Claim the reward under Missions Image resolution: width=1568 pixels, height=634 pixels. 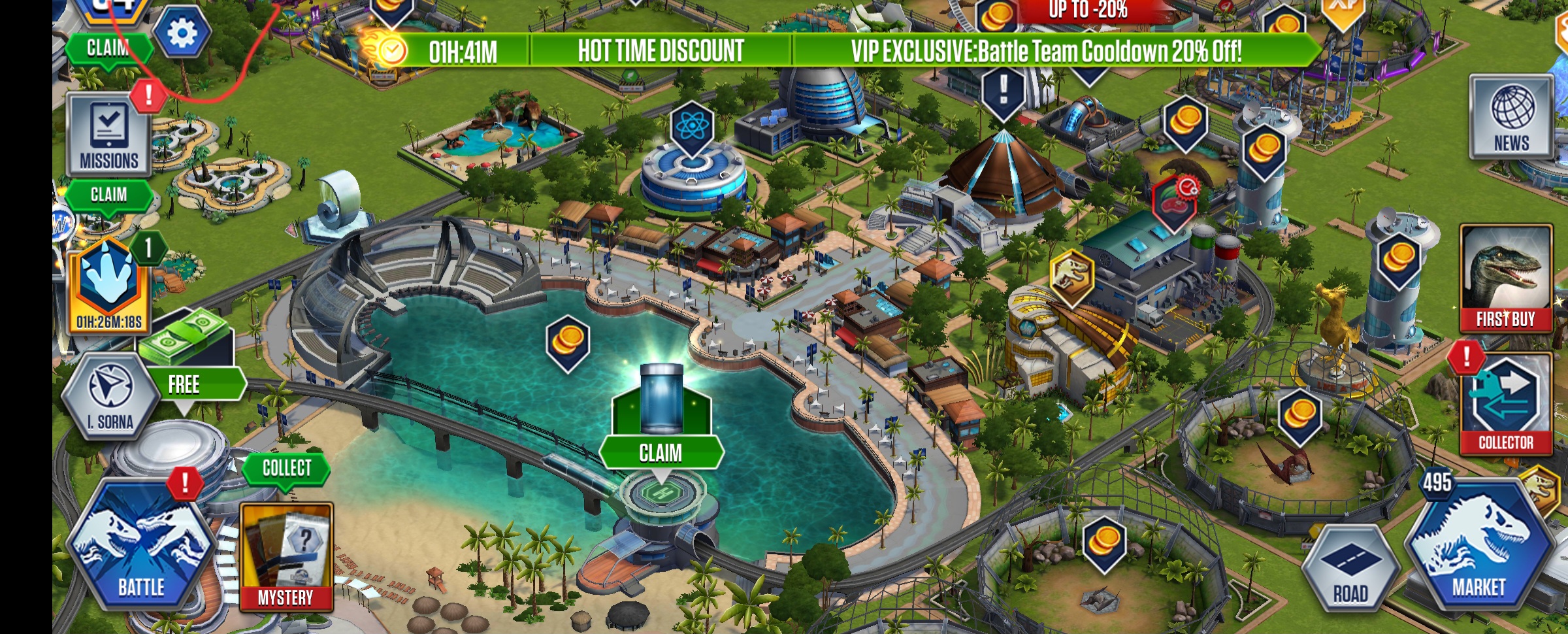pyautogui.click(x=109, y=195)
